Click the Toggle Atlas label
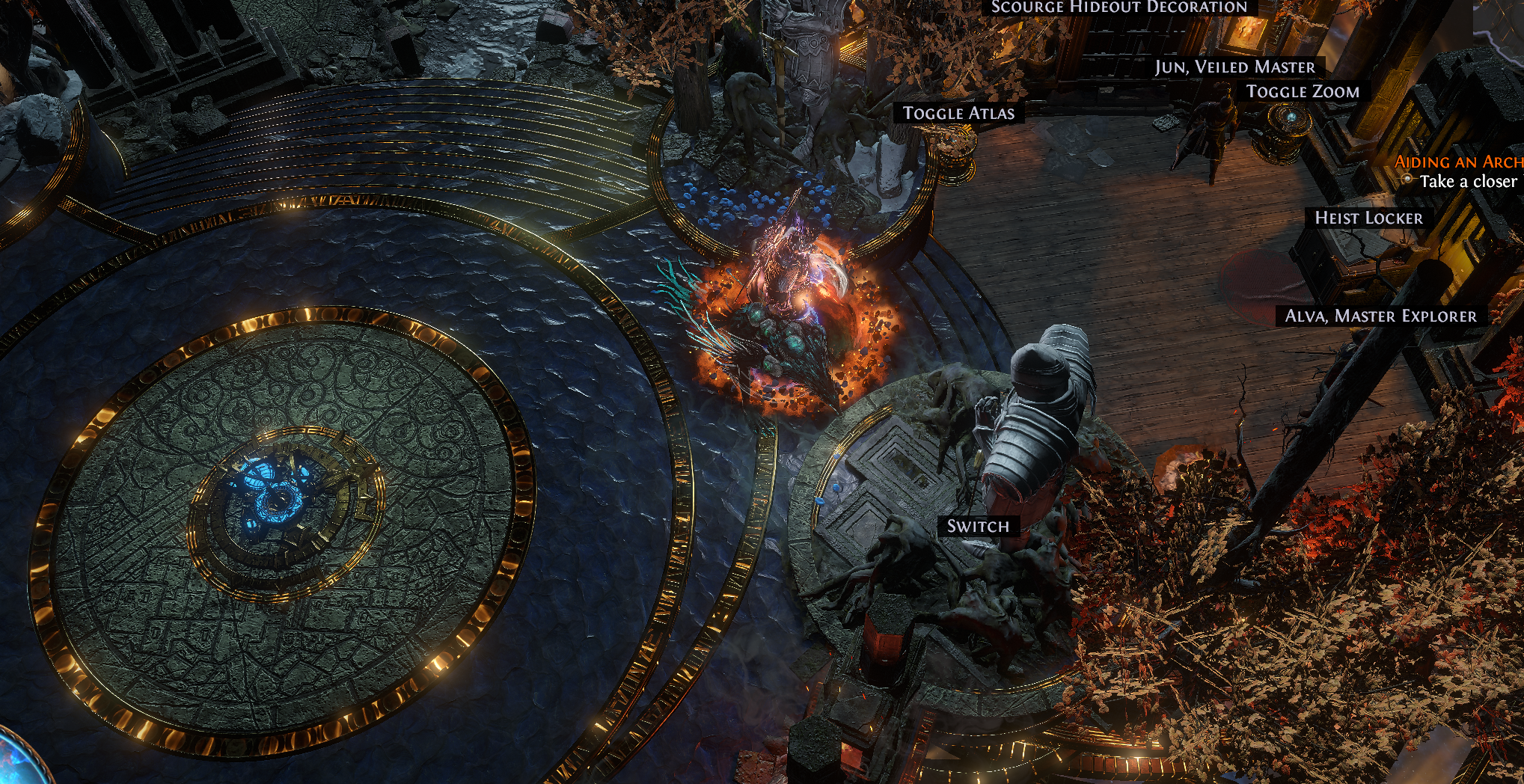This screenshot has height=784, width=1524. click(958, 113)
